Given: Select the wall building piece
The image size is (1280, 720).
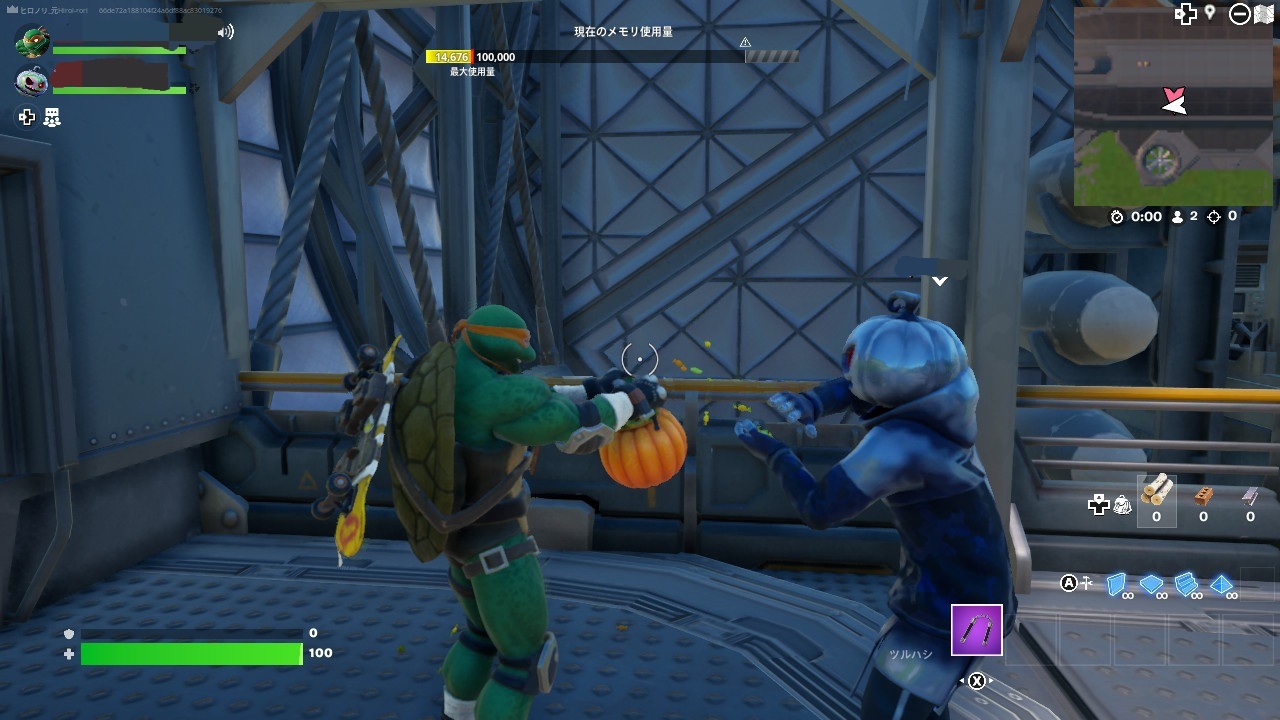Looking at the screenshot, I should coord(1117,584).
